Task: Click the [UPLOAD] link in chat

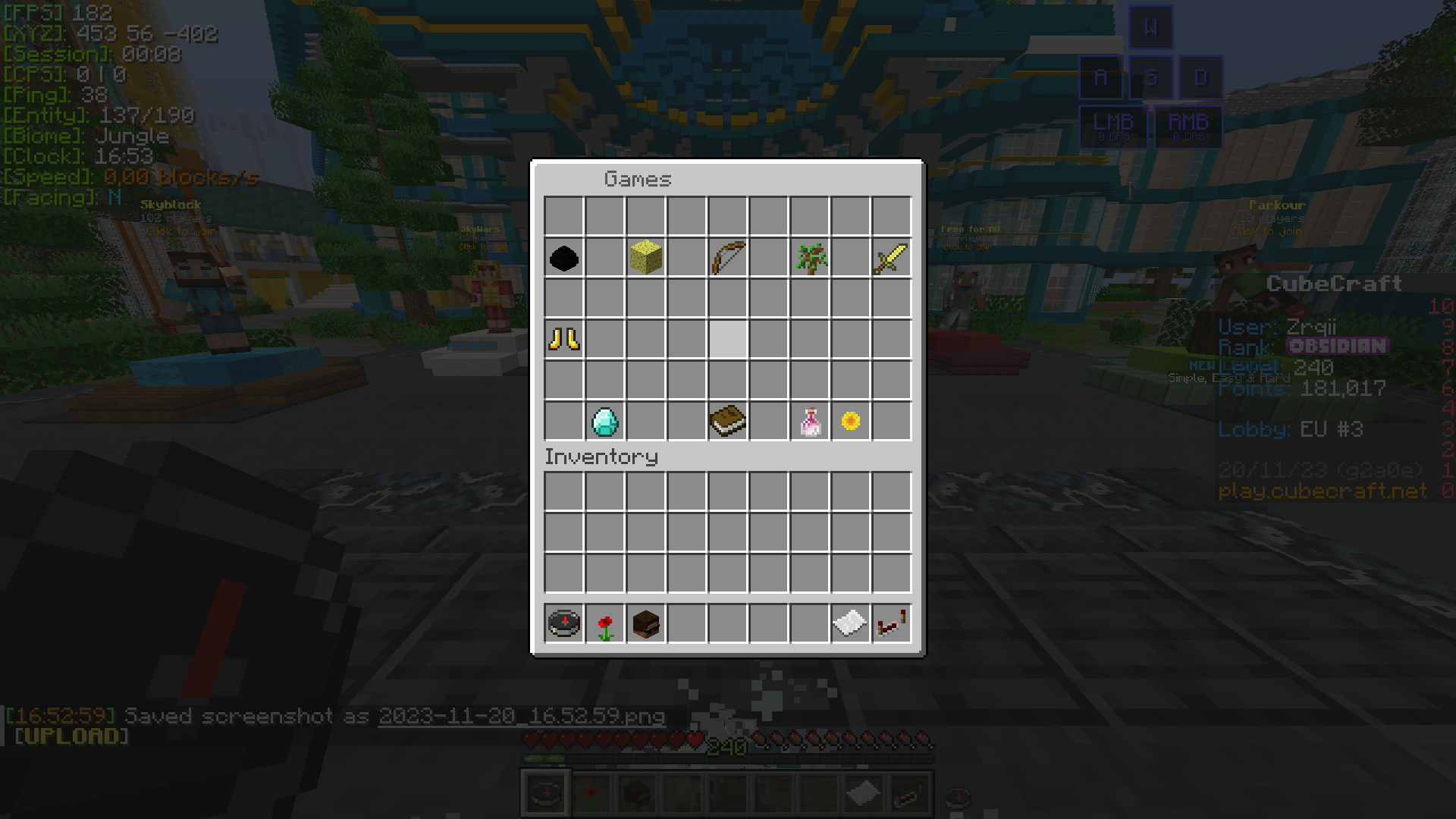Action: coord(72,736)
